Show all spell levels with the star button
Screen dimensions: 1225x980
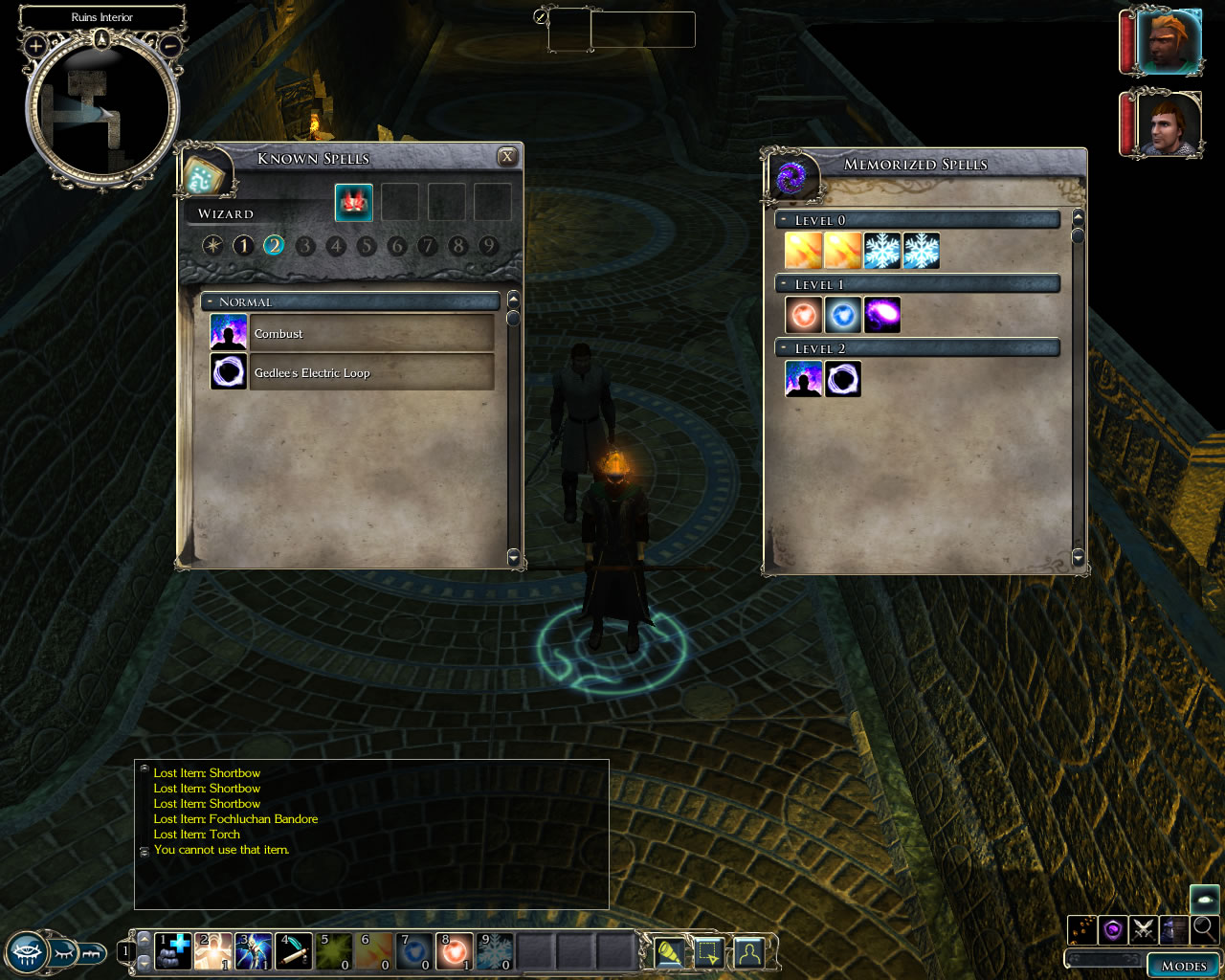pyautogui.click(x=212, y=246)
